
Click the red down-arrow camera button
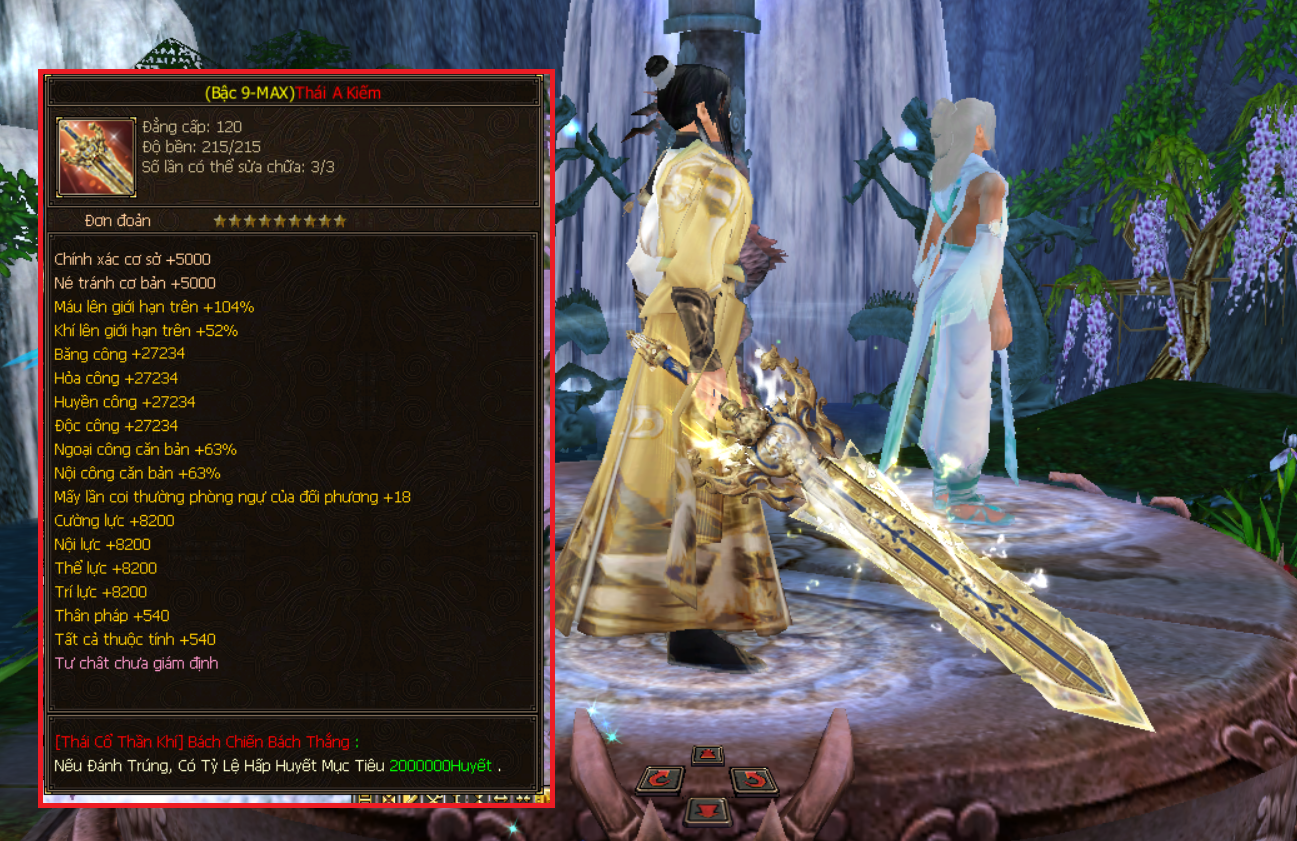pos(707,809)
